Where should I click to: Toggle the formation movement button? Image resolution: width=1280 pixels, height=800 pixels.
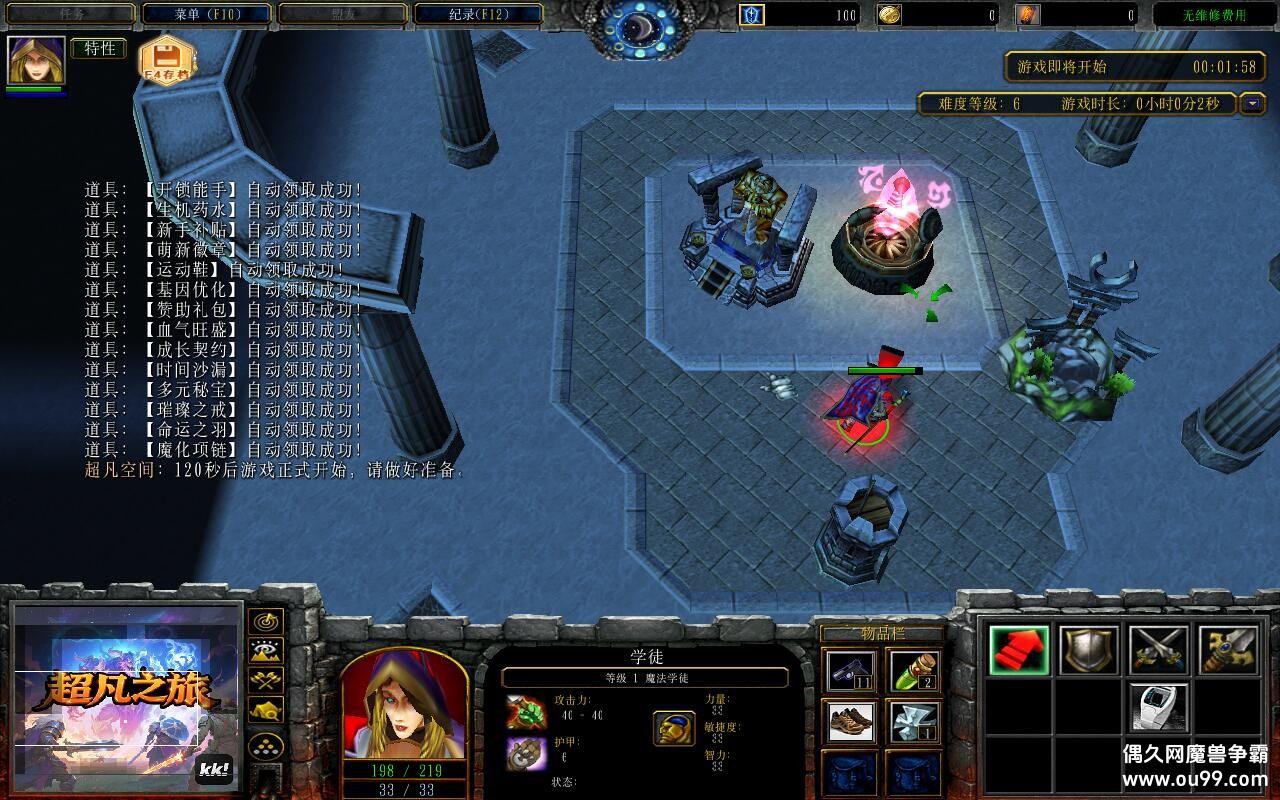pyautogui.click(x=265, y=745)
